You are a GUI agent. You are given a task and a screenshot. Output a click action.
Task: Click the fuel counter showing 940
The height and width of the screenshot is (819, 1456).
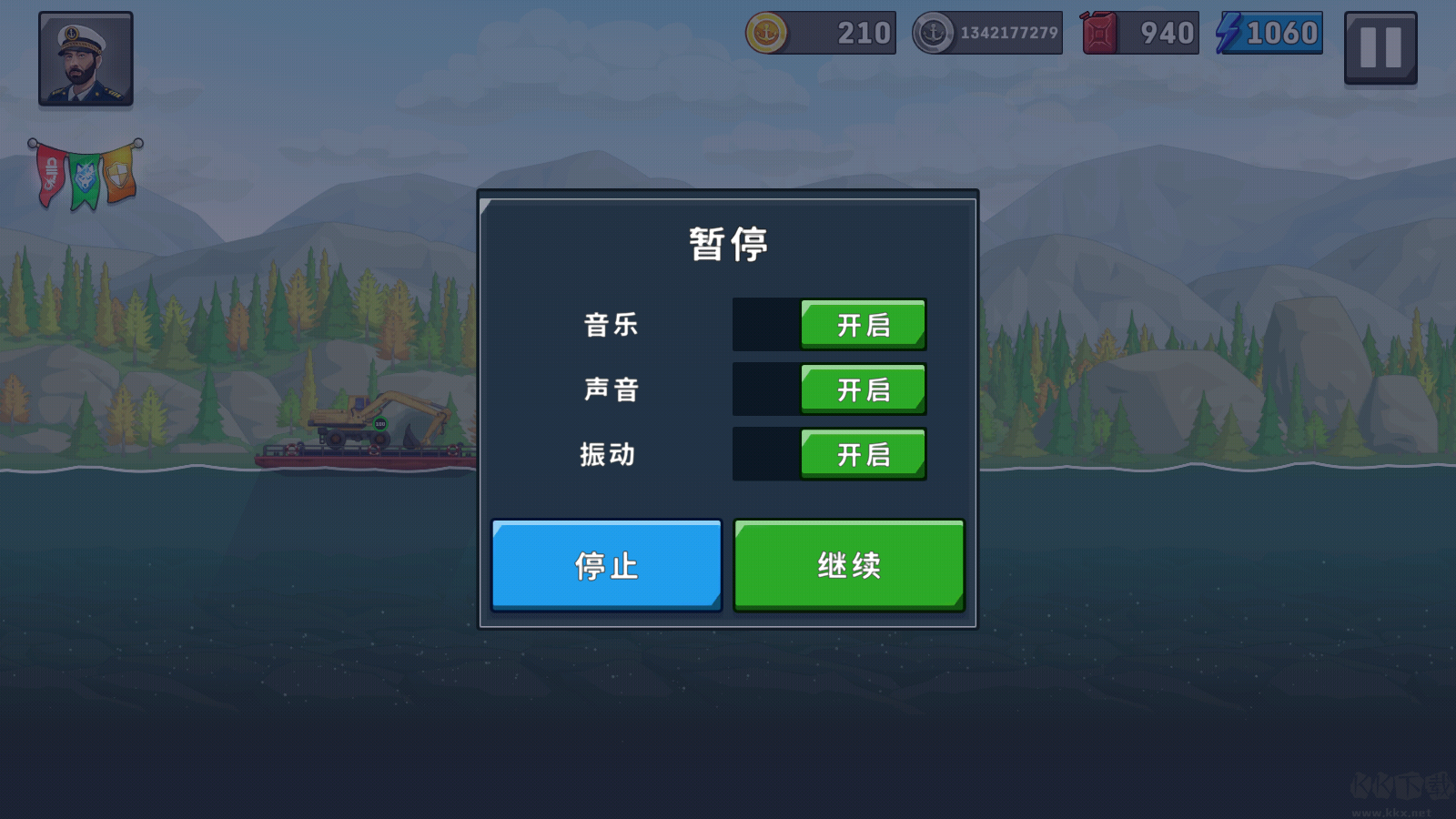pos(1168,33)
